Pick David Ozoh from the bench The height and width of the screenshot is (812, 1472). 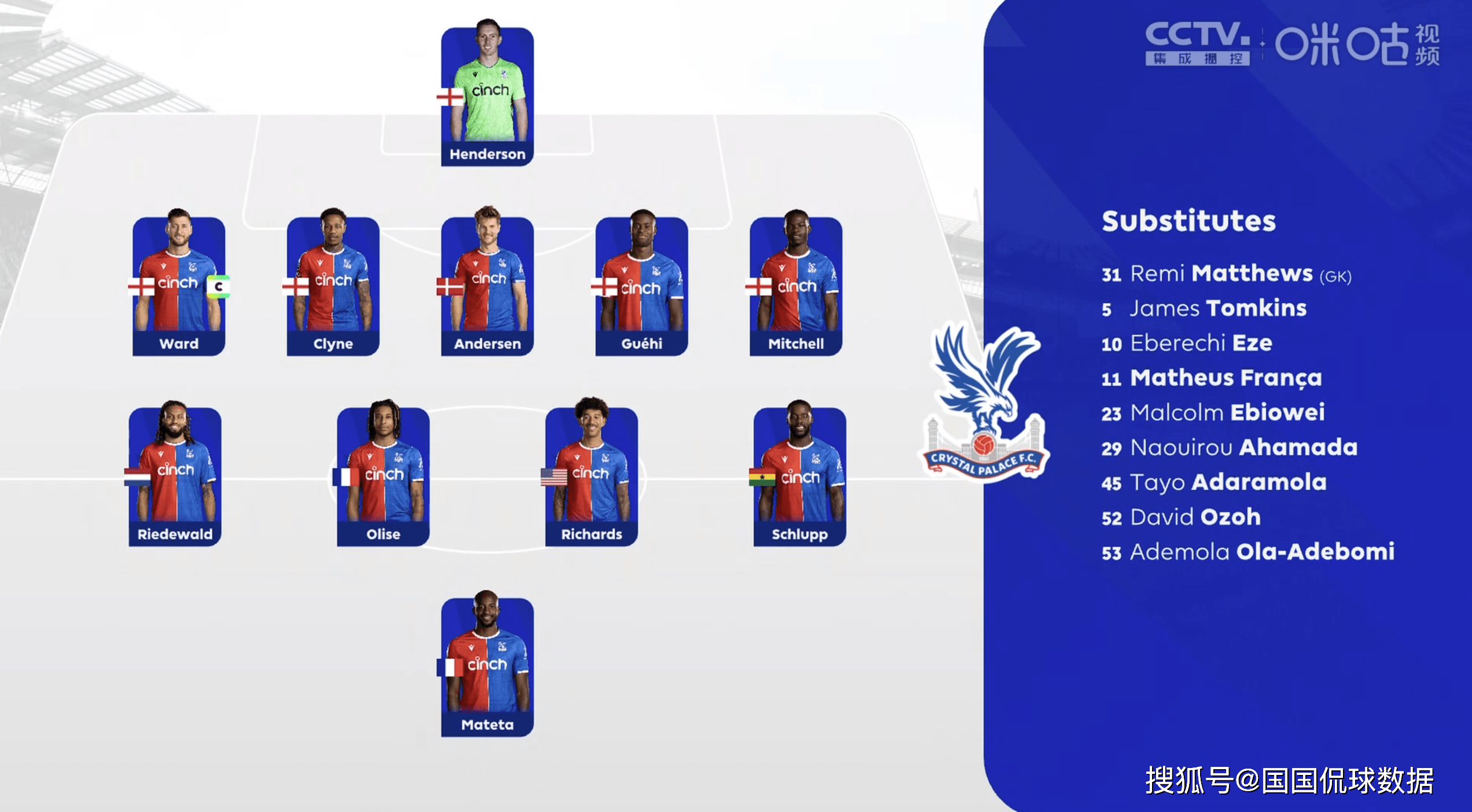tap(1180, 517)
